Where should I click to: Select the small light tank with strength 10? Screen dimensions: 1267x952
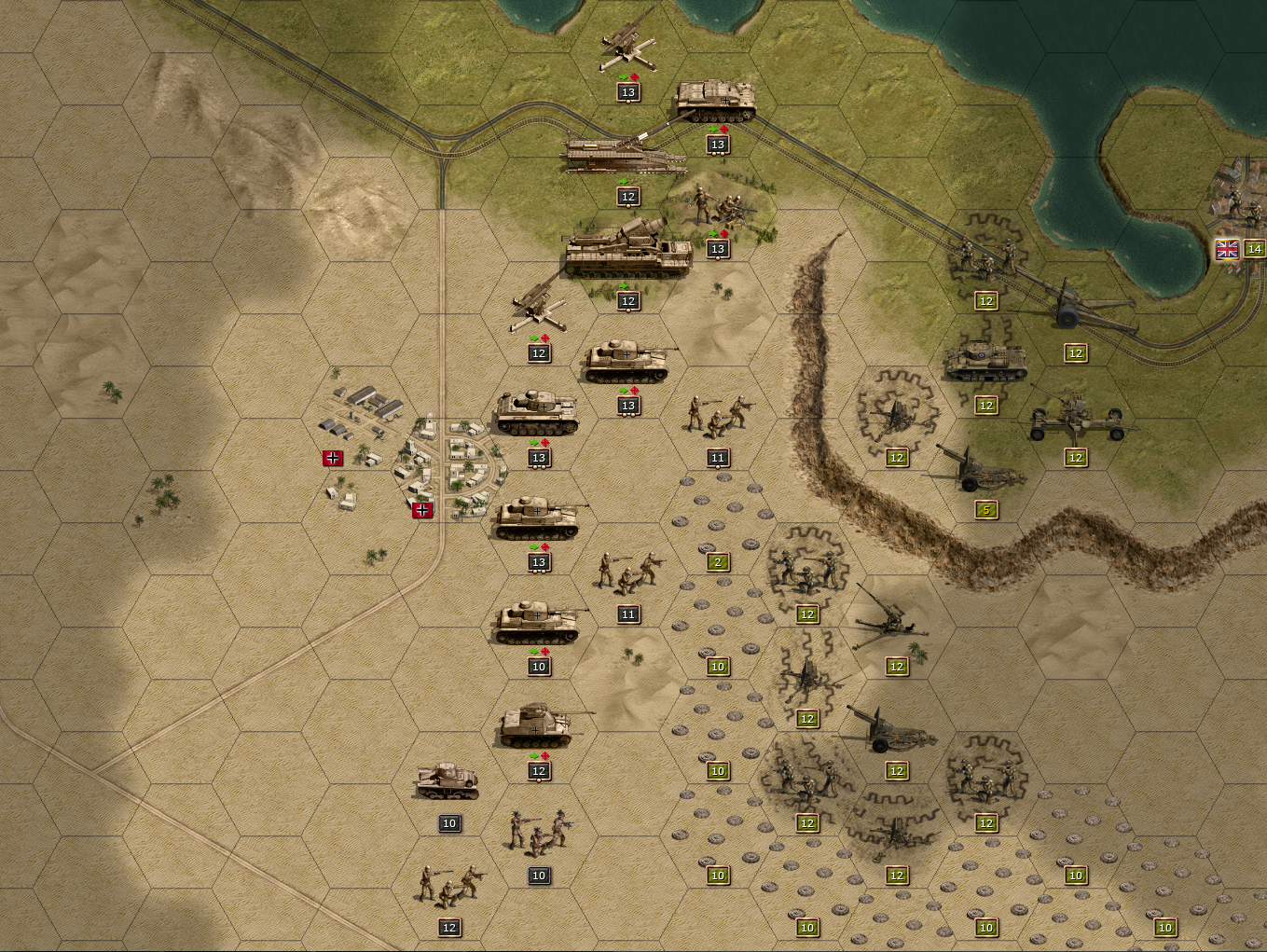[x=448, y=781]
